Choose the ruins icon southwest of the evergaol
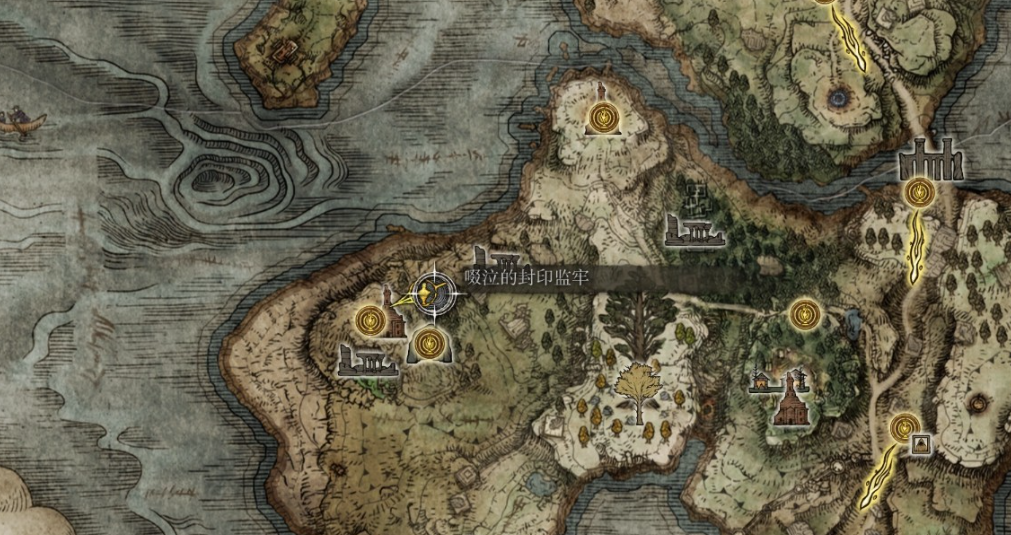 click(x=367, y=361)
